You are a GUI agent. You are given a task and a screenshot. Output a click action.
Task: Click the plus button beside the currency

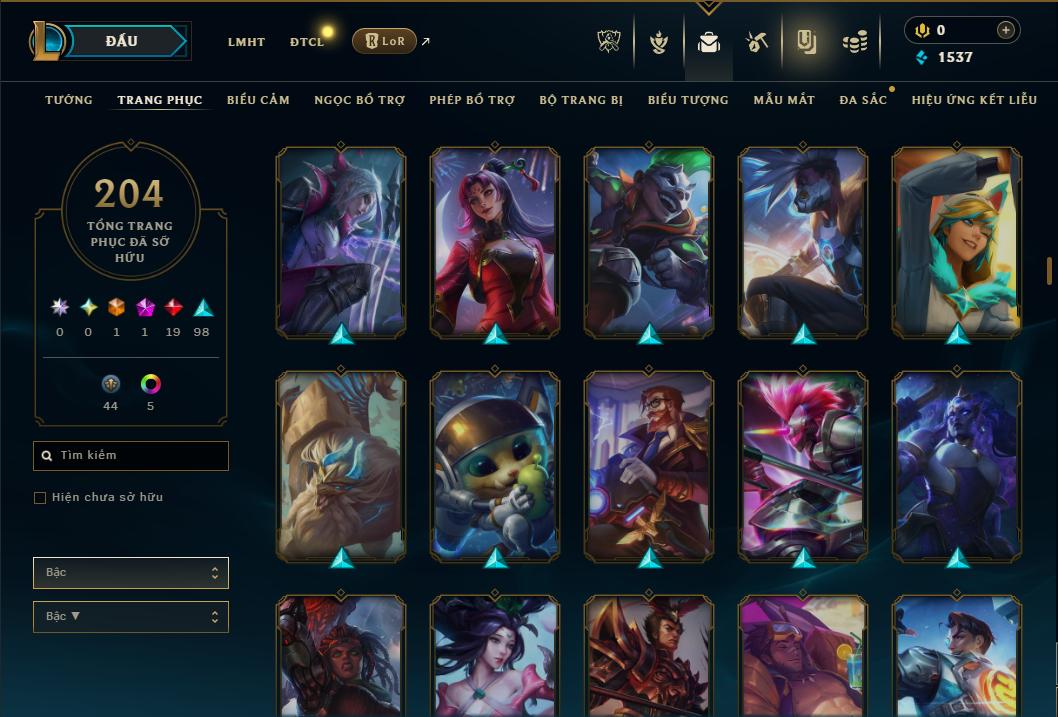(x=1005, y=30)
